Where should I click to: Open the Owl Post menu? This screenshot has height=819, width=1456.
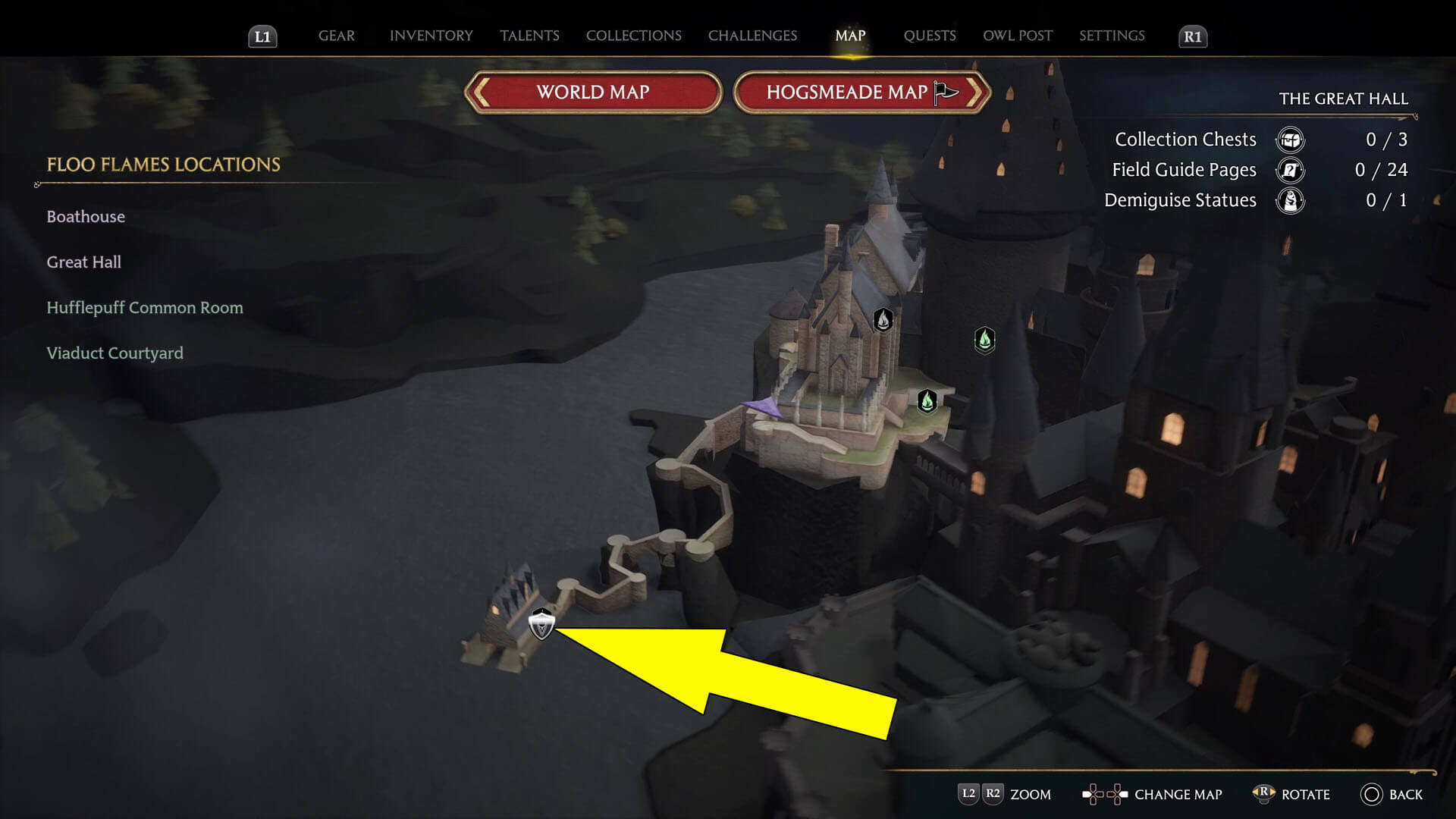point(1017,36)
